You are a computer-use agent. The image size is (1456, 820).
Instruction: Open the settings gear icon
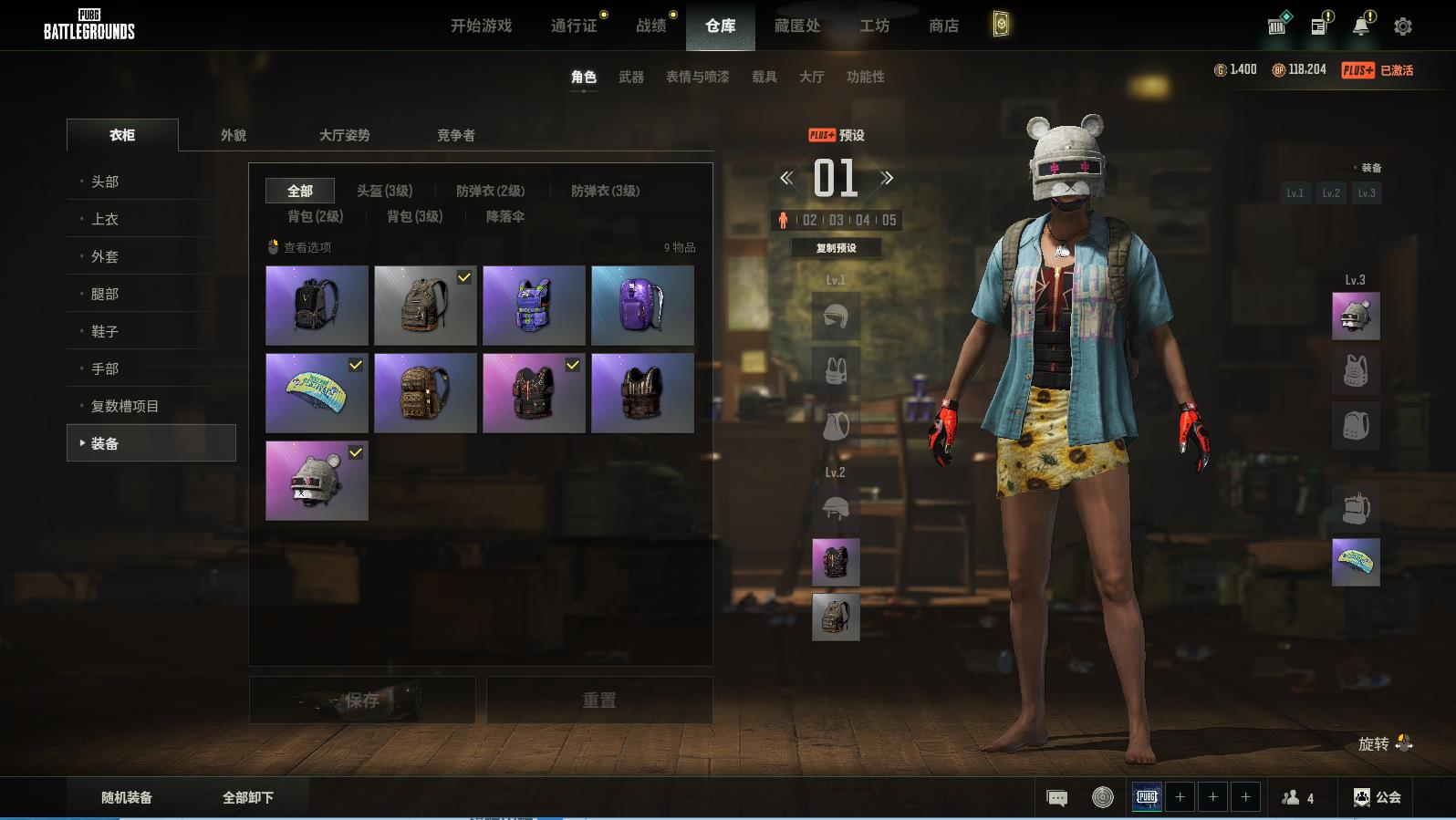point(1402,26)
